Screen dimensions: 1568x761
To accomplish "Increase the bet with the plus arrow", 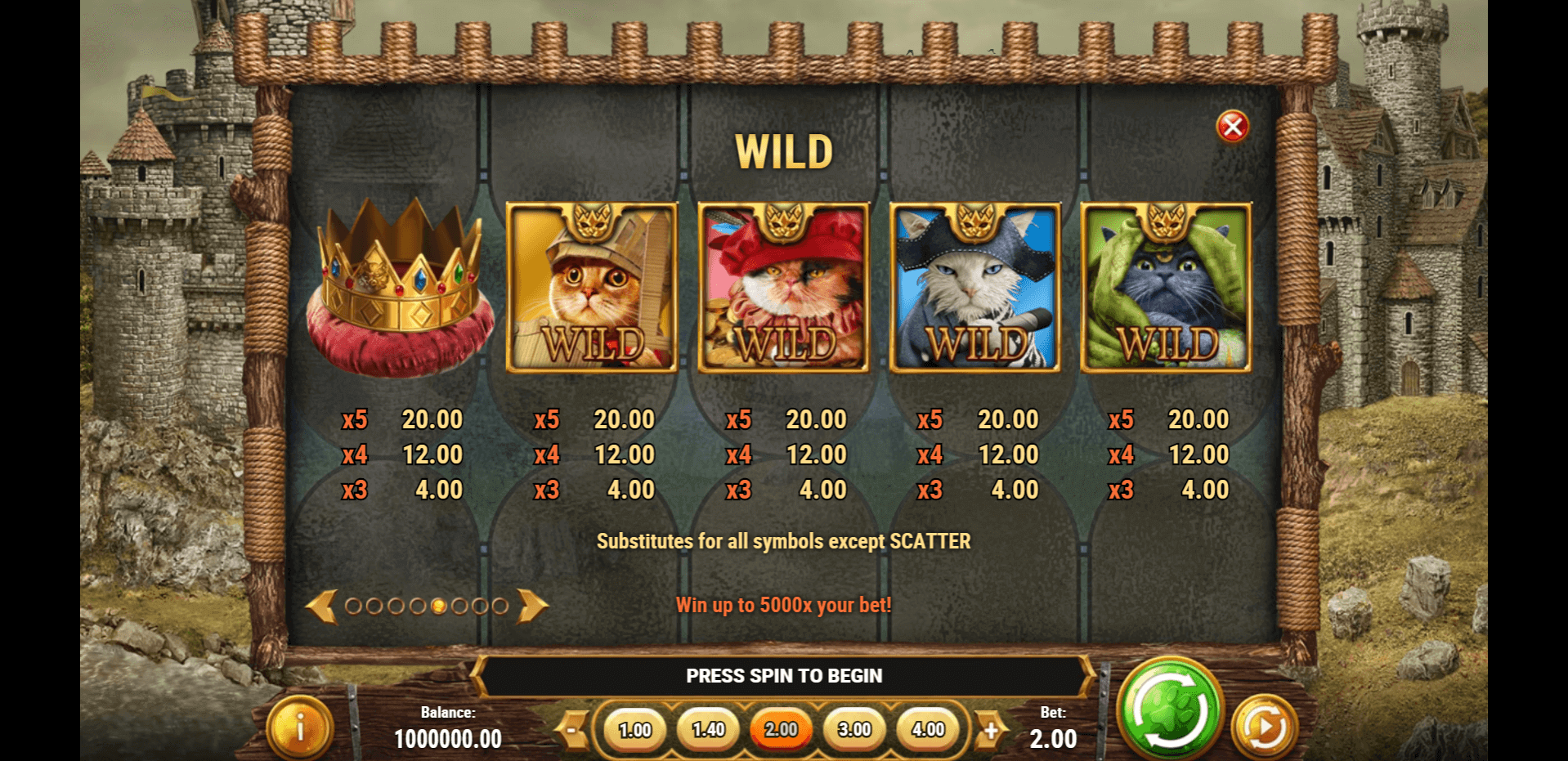I will coord(991,729).
